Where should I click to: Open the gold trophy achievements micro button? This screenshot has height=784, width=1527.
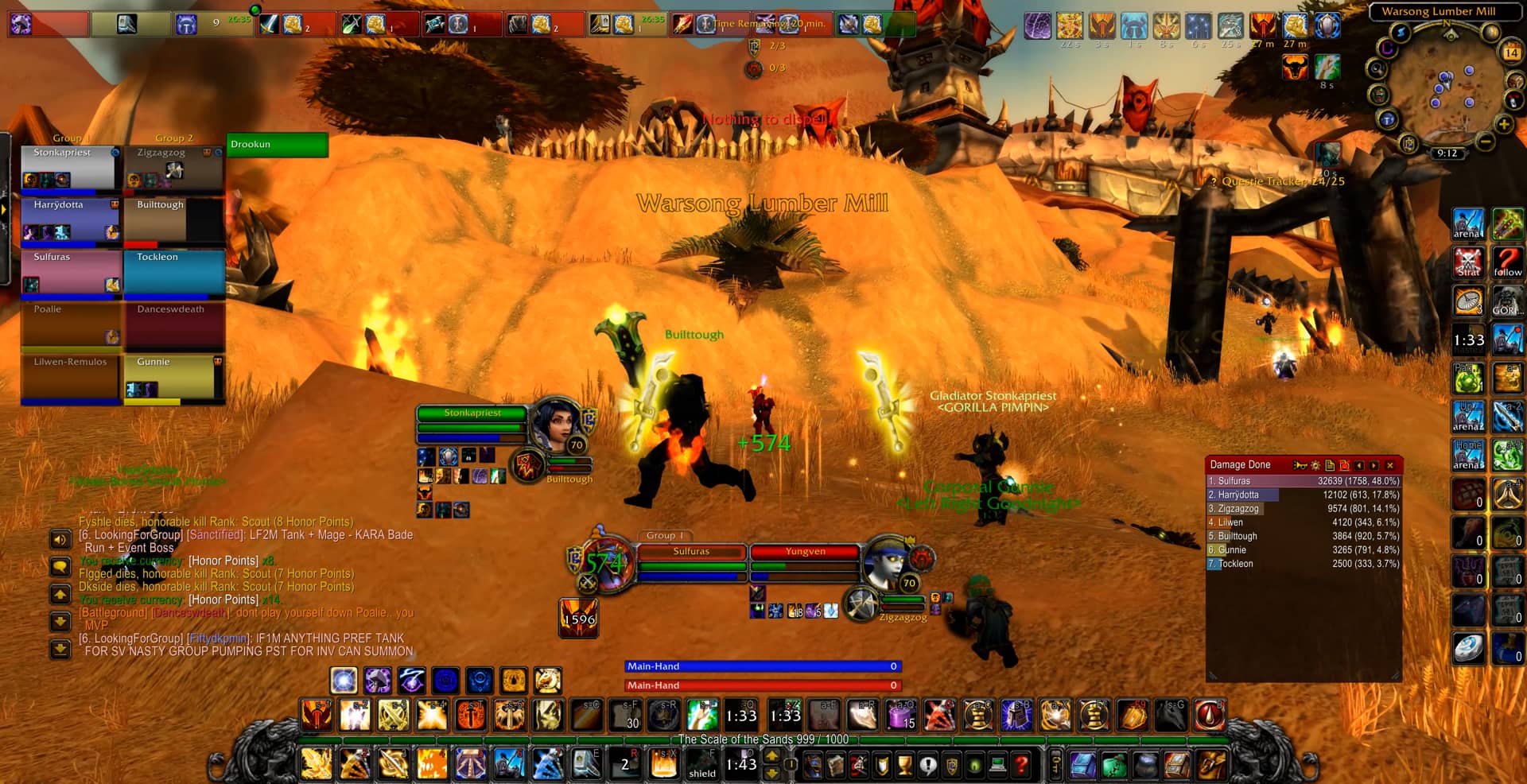pyautogui.click(x=904, y=765)
